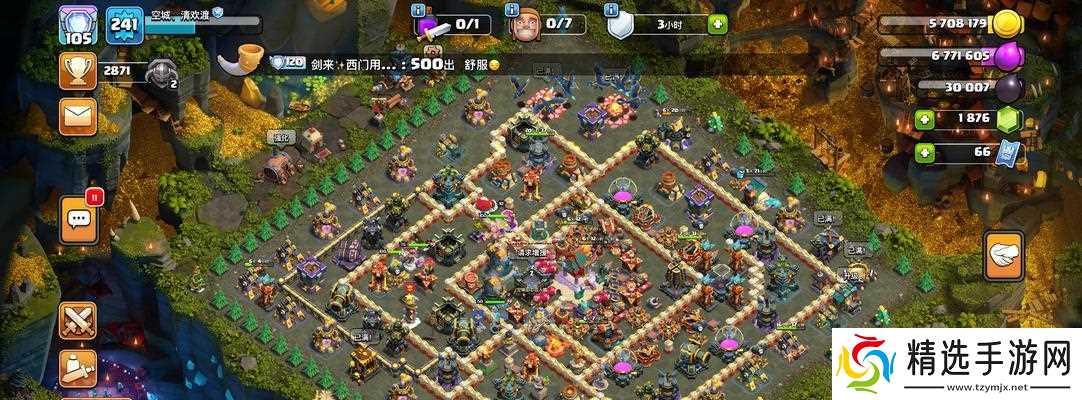Open the player profile level 105 badge
This screenshot has width=1082, height=400.
[76, 23]
